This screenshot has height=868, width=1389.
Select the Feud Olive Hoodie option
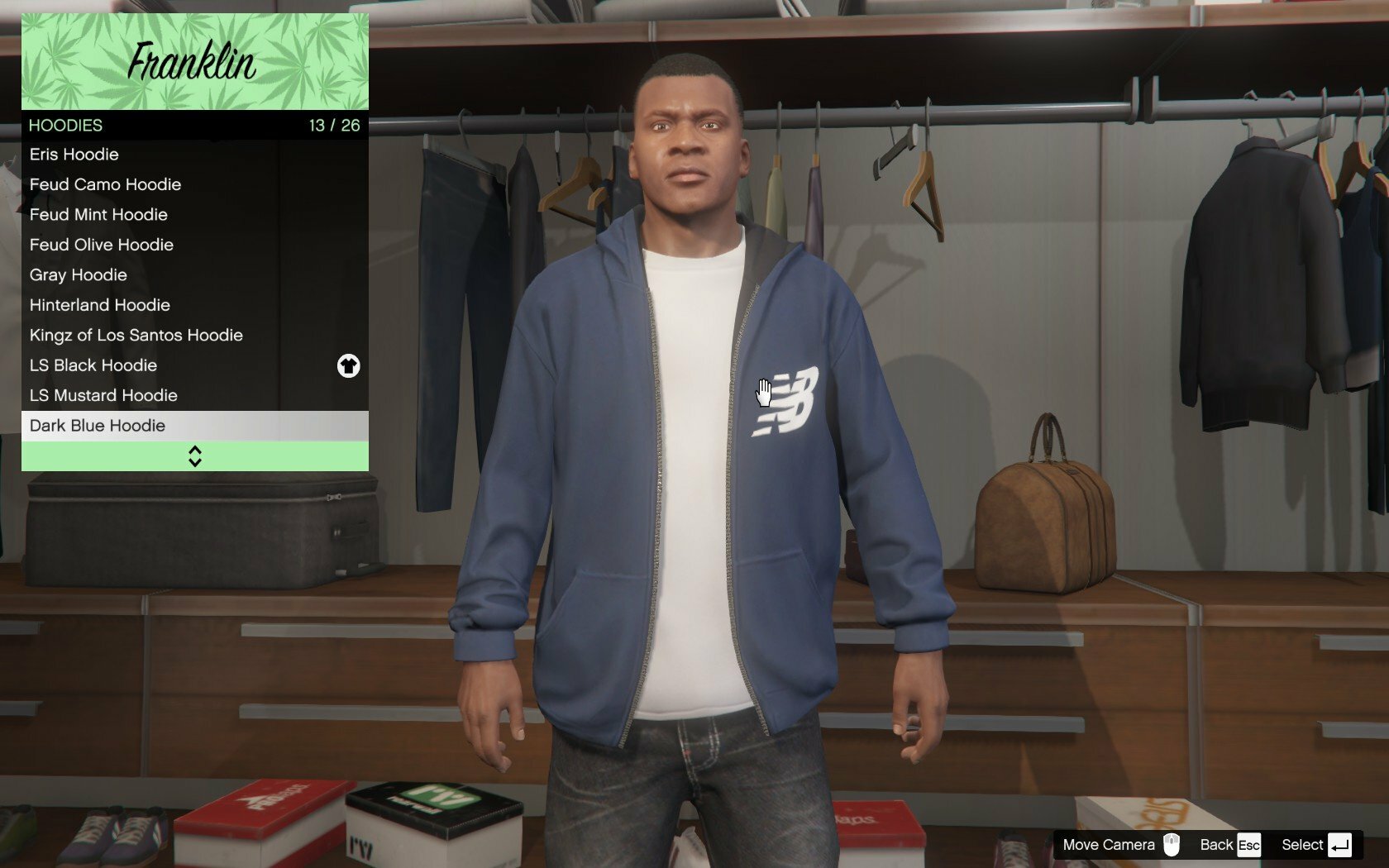[102, 245]
